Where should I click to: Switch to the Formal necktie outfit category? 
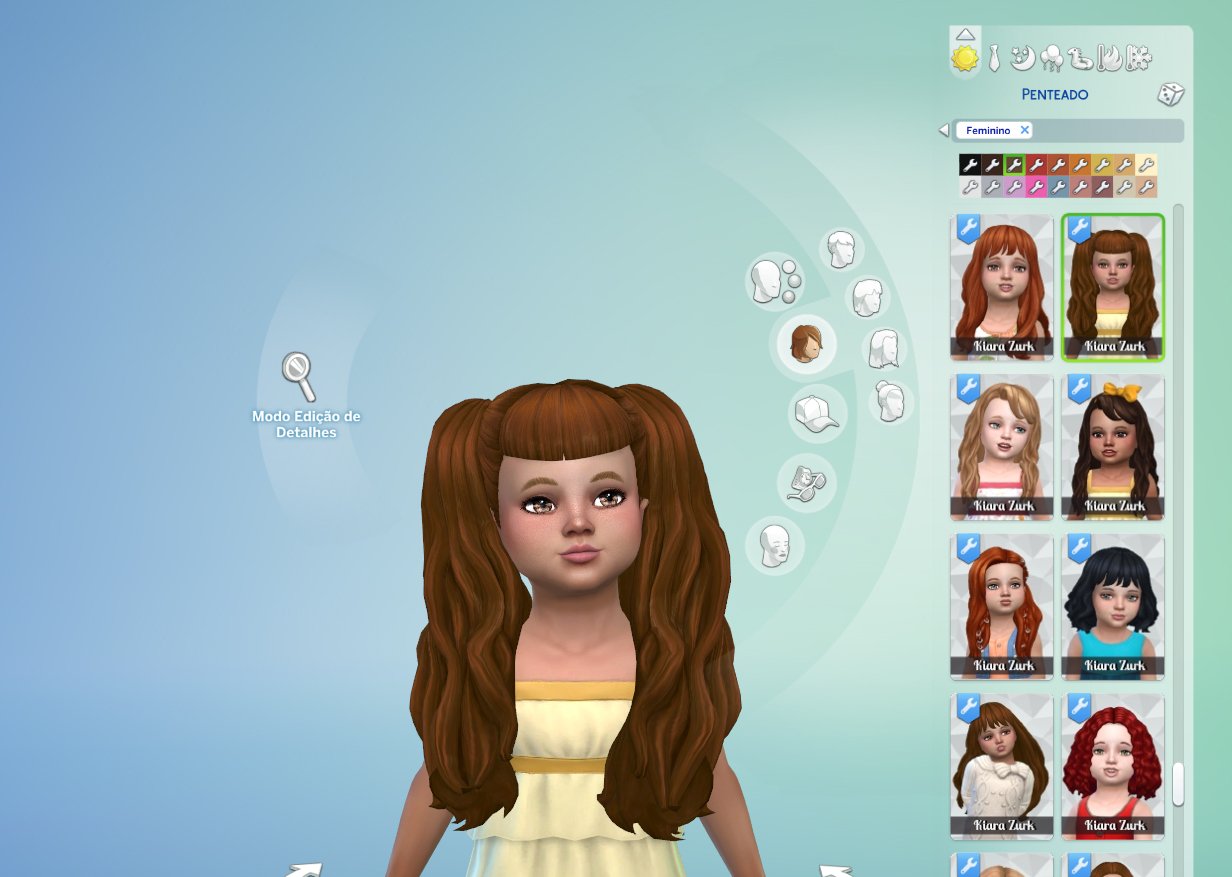(x=994, y=59)
